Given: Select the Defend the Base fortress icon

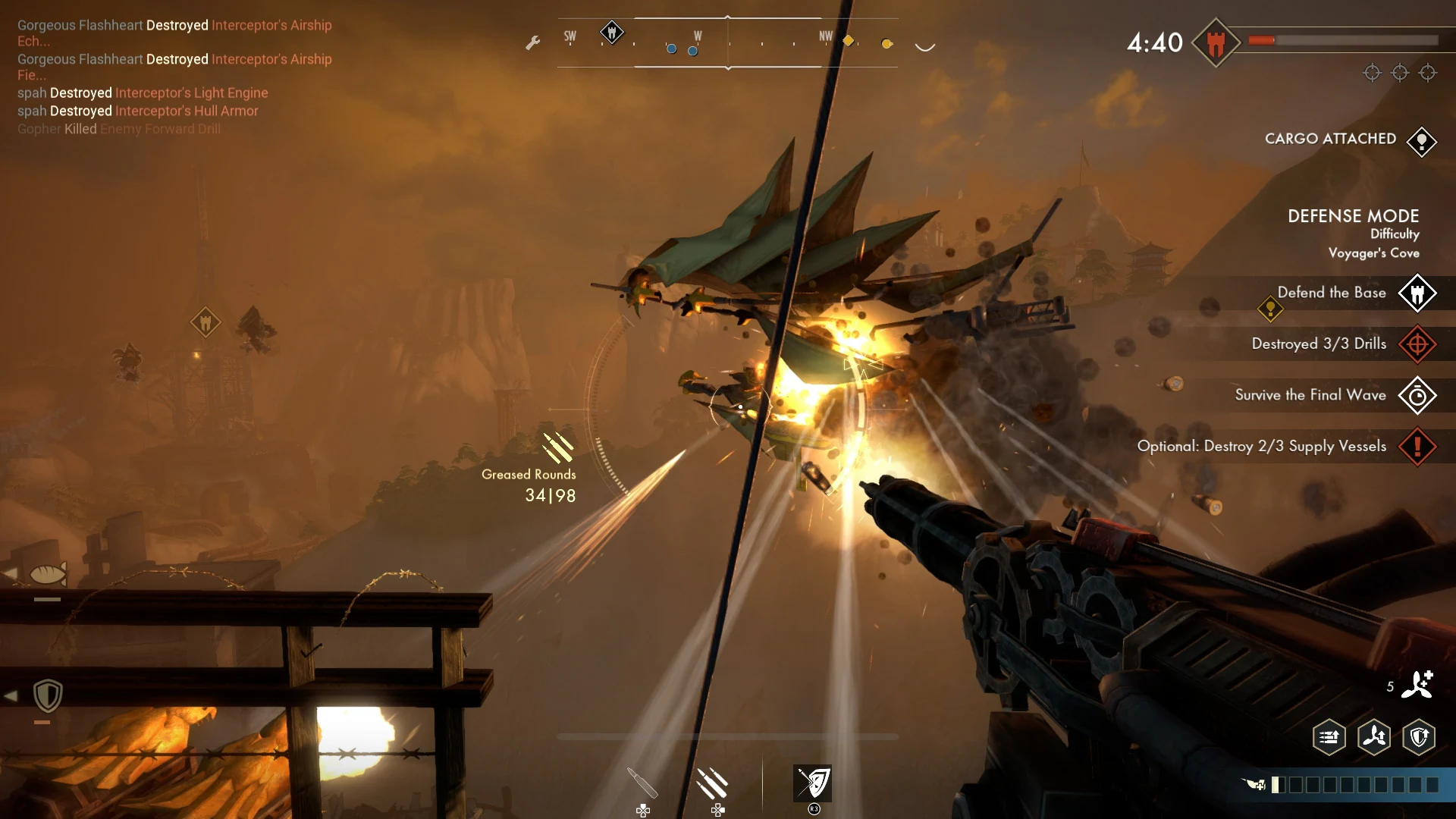Looking at the screenshot, I should tap(1417, 293).
